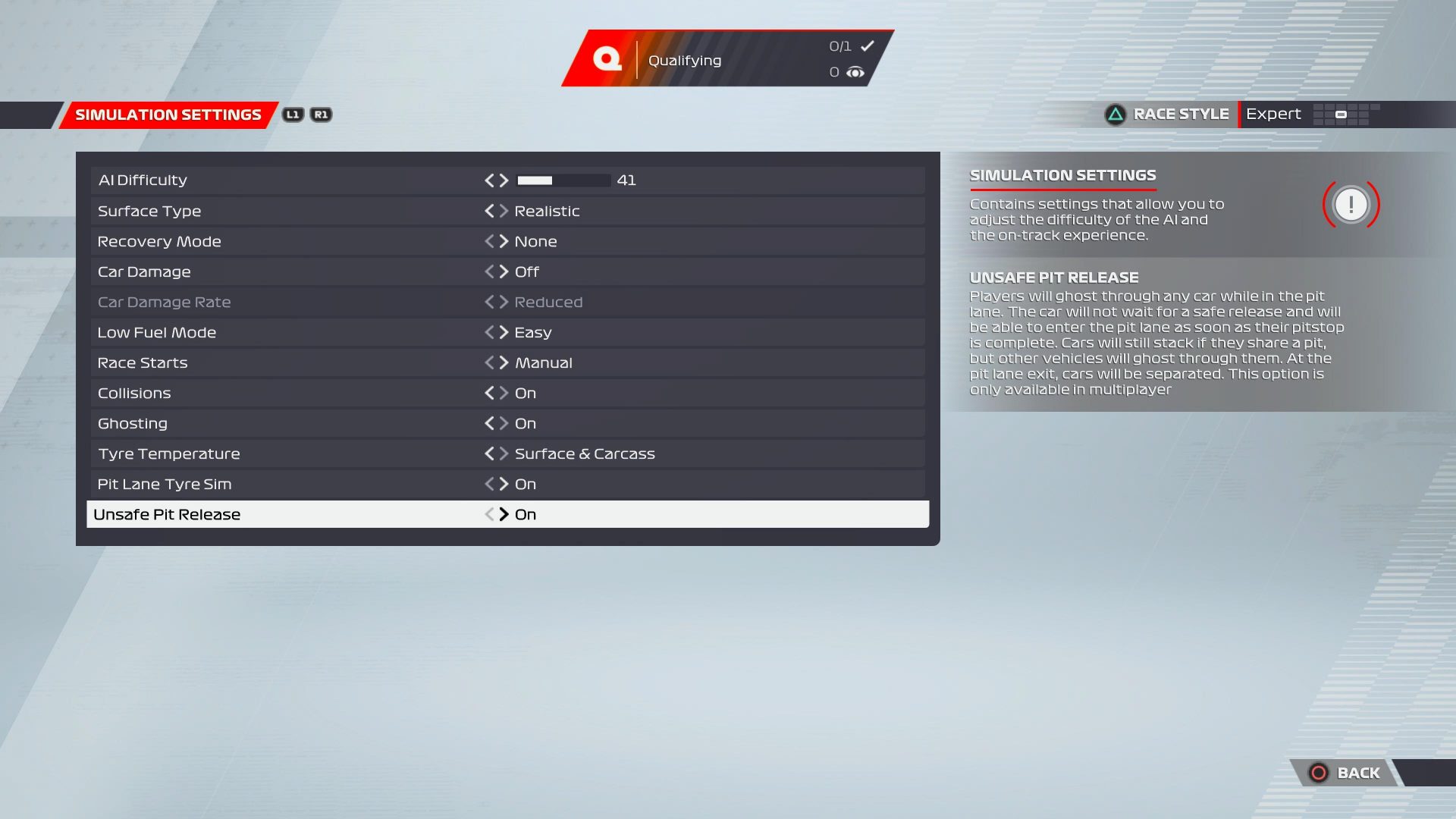The image size is (1456, 819).
Task: Open the Simulation Settings tab
Action: click(168, 114)
